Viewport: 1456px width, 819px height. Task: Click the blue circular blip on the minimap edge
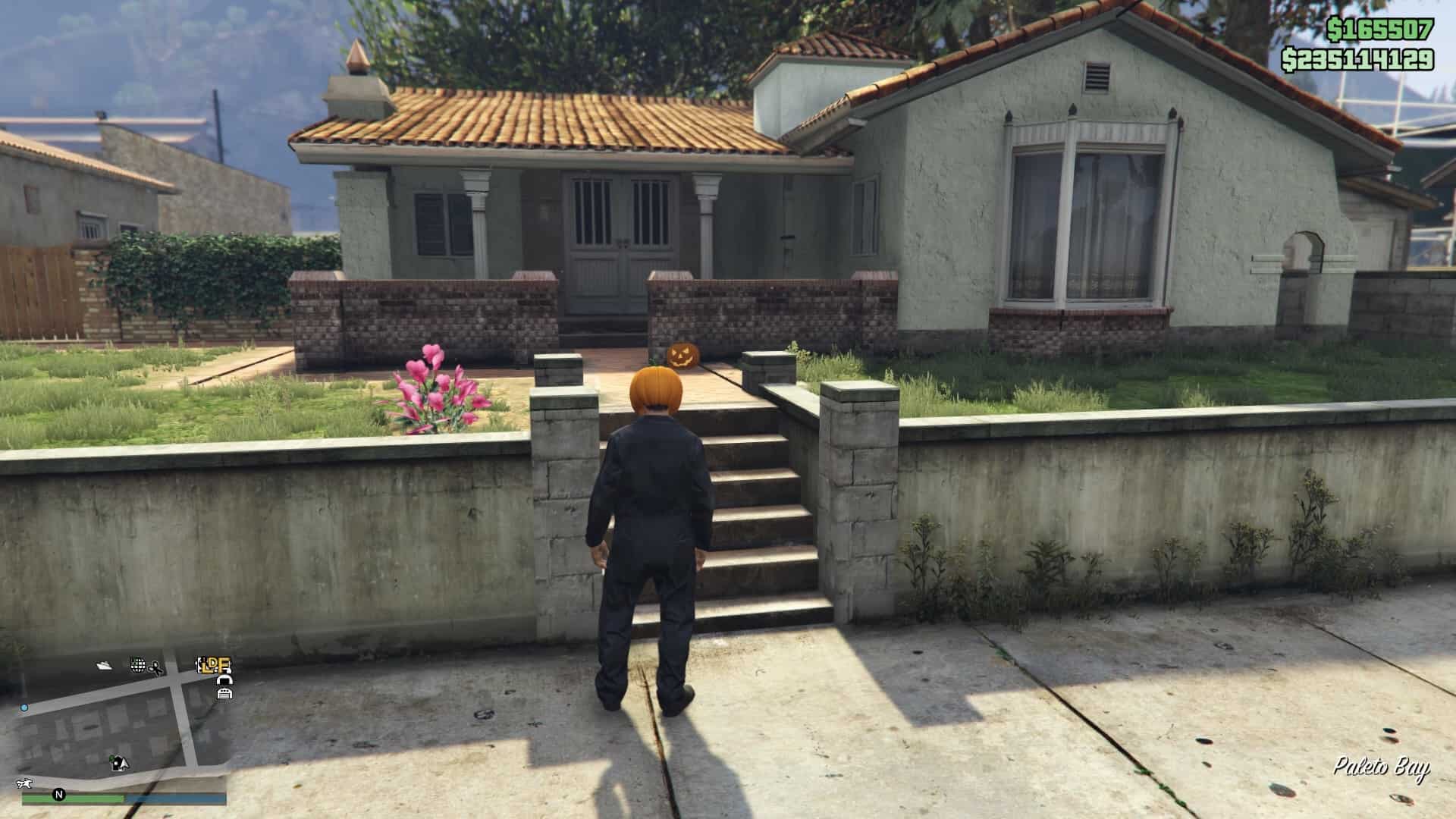(24, 708)
